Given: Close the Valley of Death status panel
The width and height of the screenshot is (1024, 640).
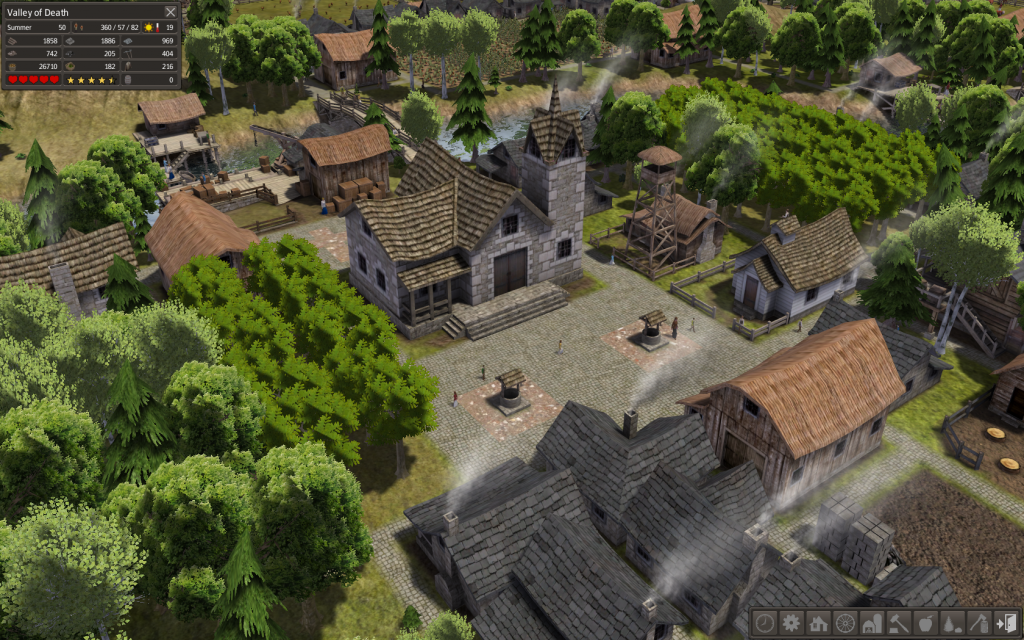Looking at the screenshot, I should click(x=170, y=12).
